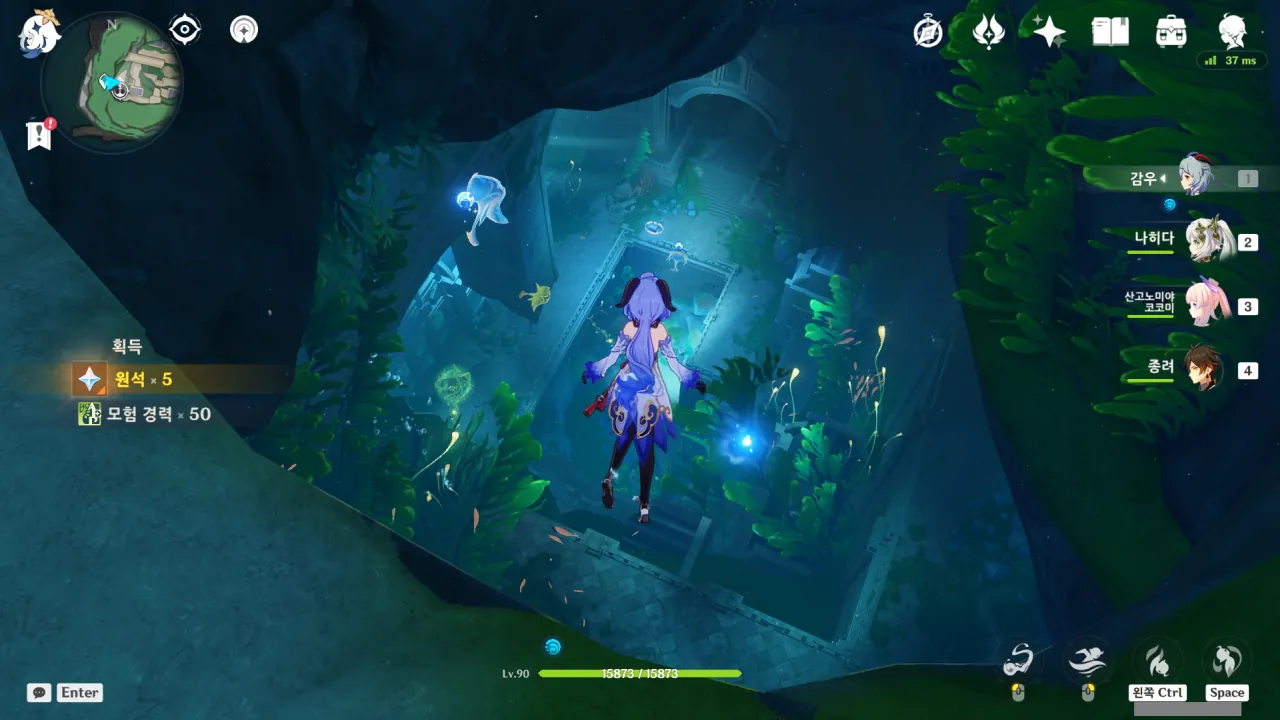Activate the underwater ability above 왼쪽 Ctrl
The image size is (1280, 720).
pos(1157,661)
